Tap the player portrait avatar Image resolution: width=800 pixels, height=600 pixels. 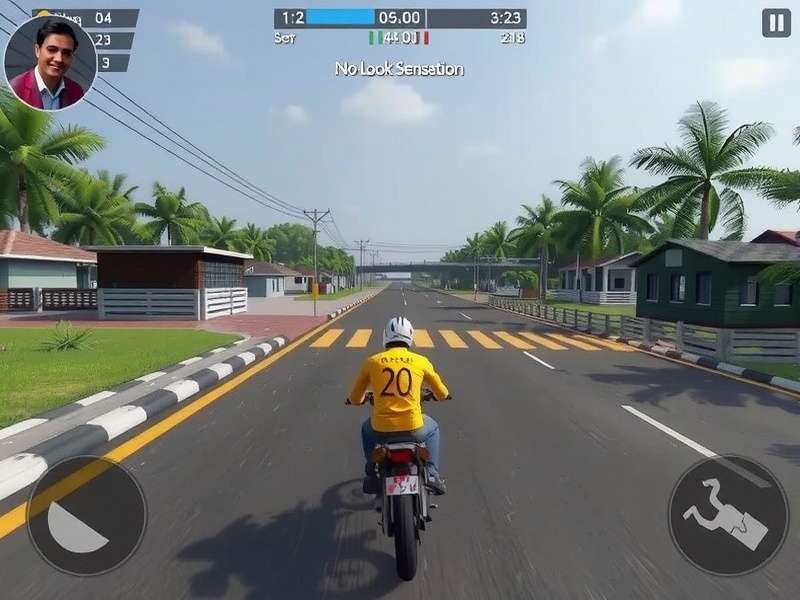[x=50, y=62]
